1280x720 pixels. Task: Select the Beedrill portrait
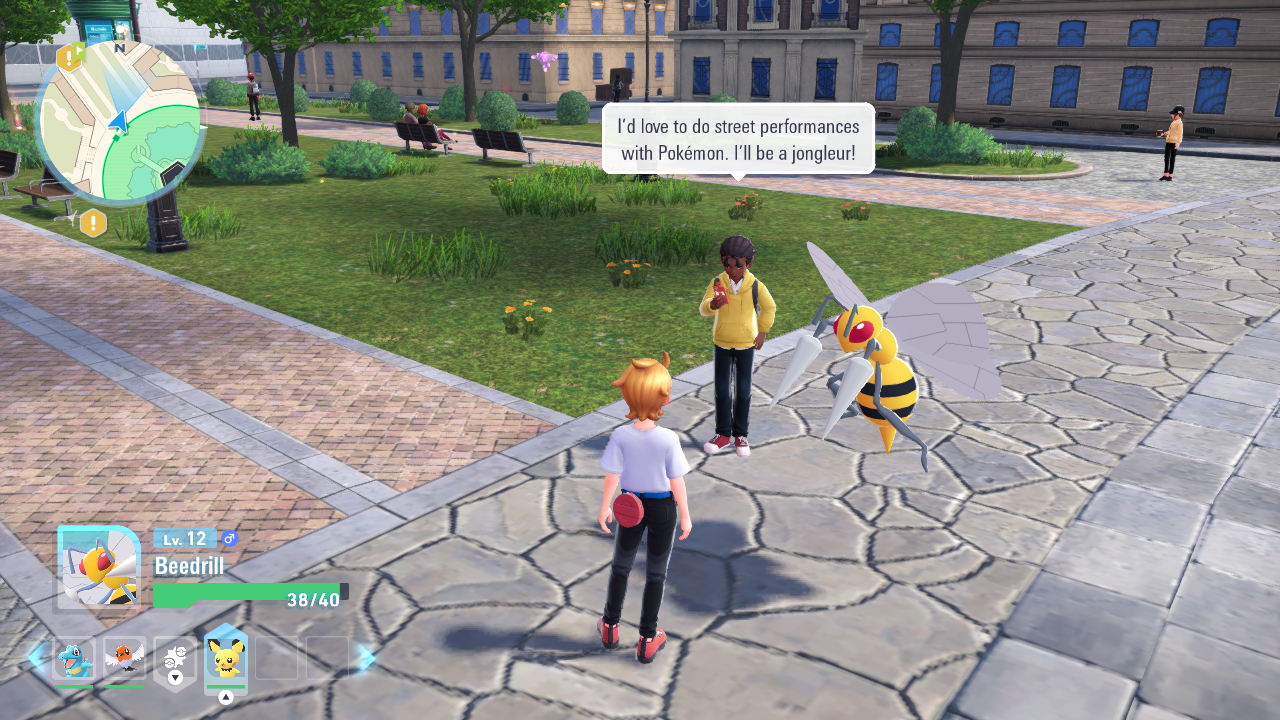click(99, 567)
